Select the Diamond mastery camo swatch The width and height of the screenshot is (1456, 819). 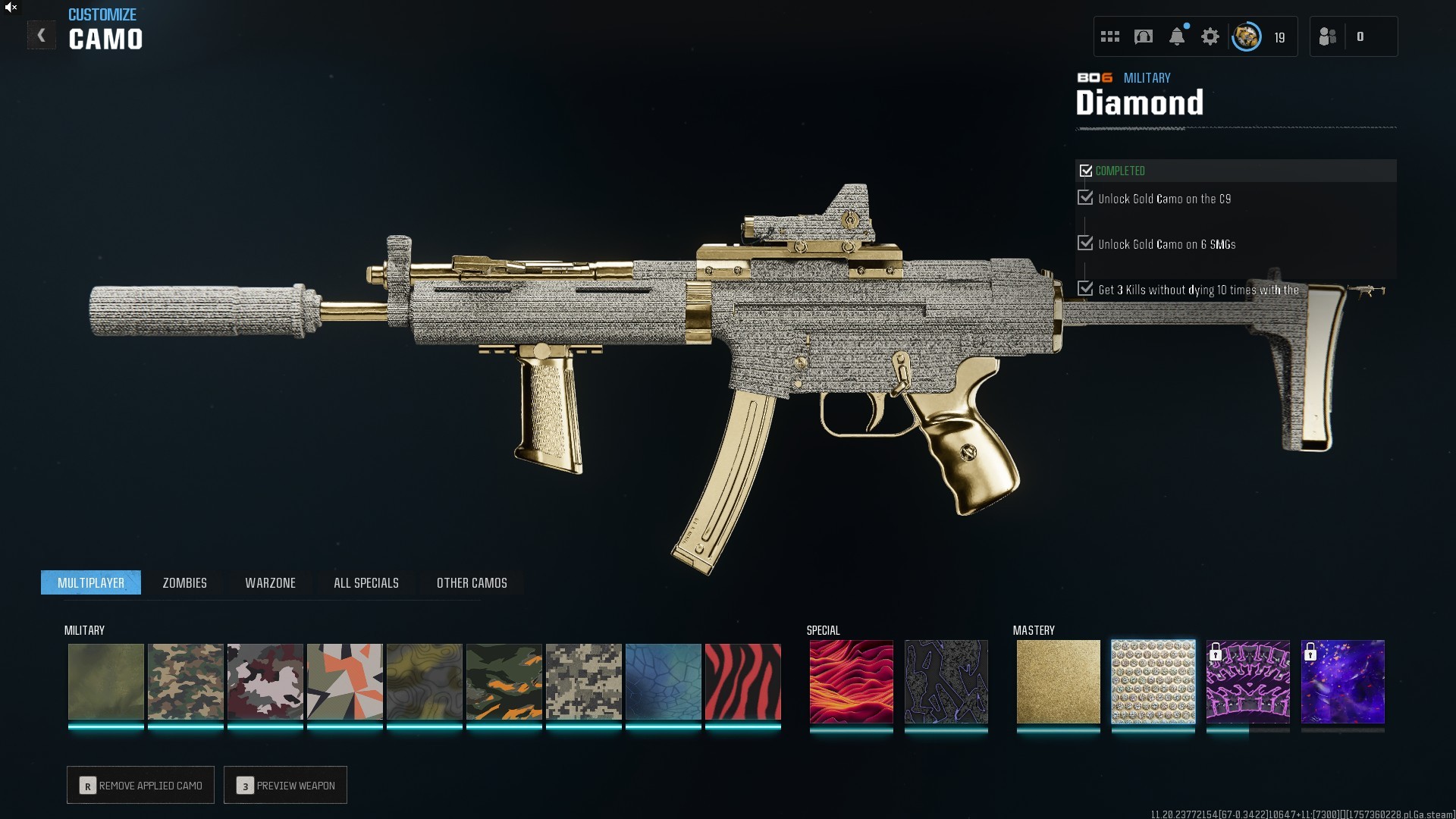coord(1153,681)
